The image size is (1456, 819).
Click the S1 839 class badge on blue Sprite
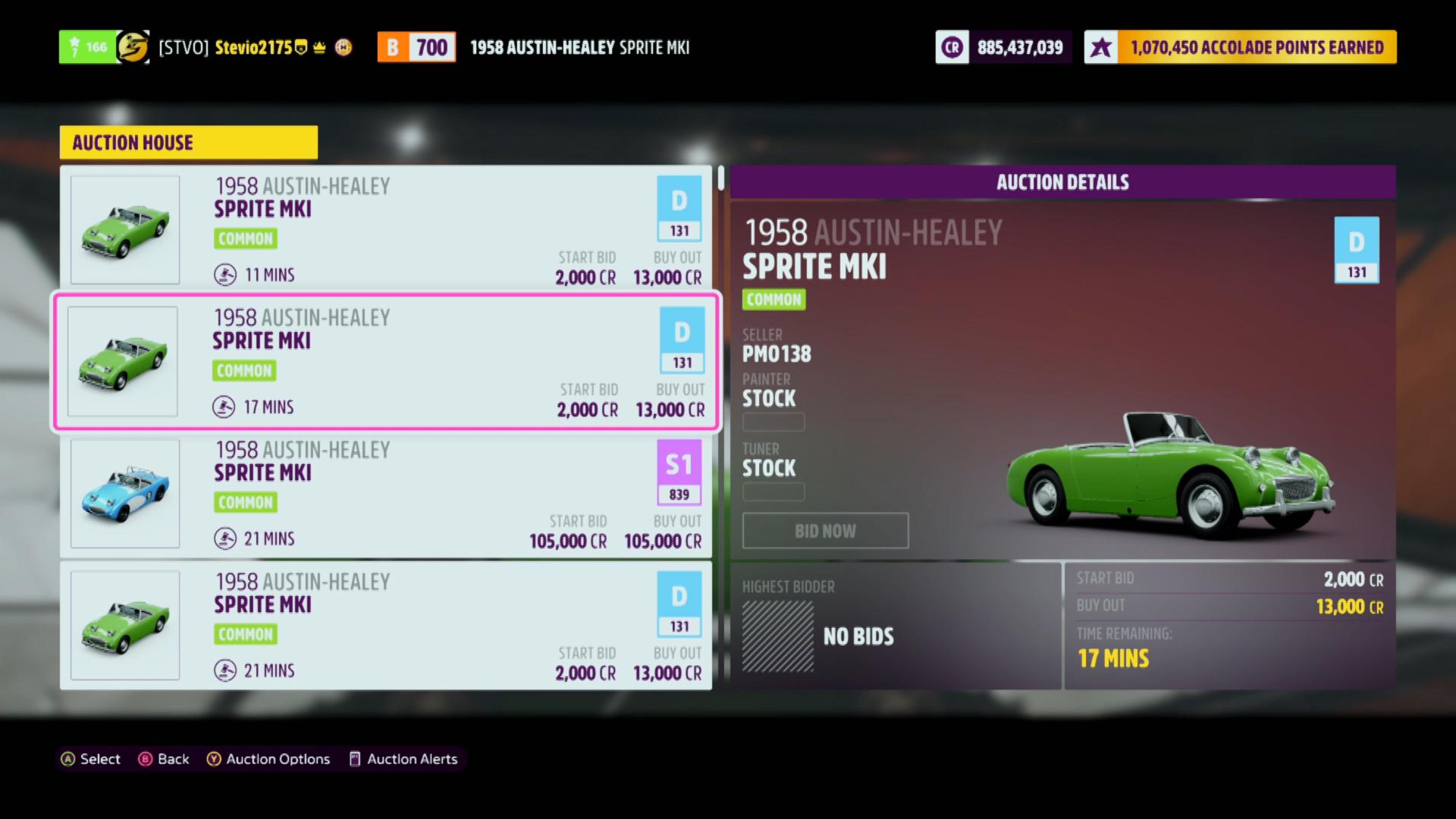[679, 472]
